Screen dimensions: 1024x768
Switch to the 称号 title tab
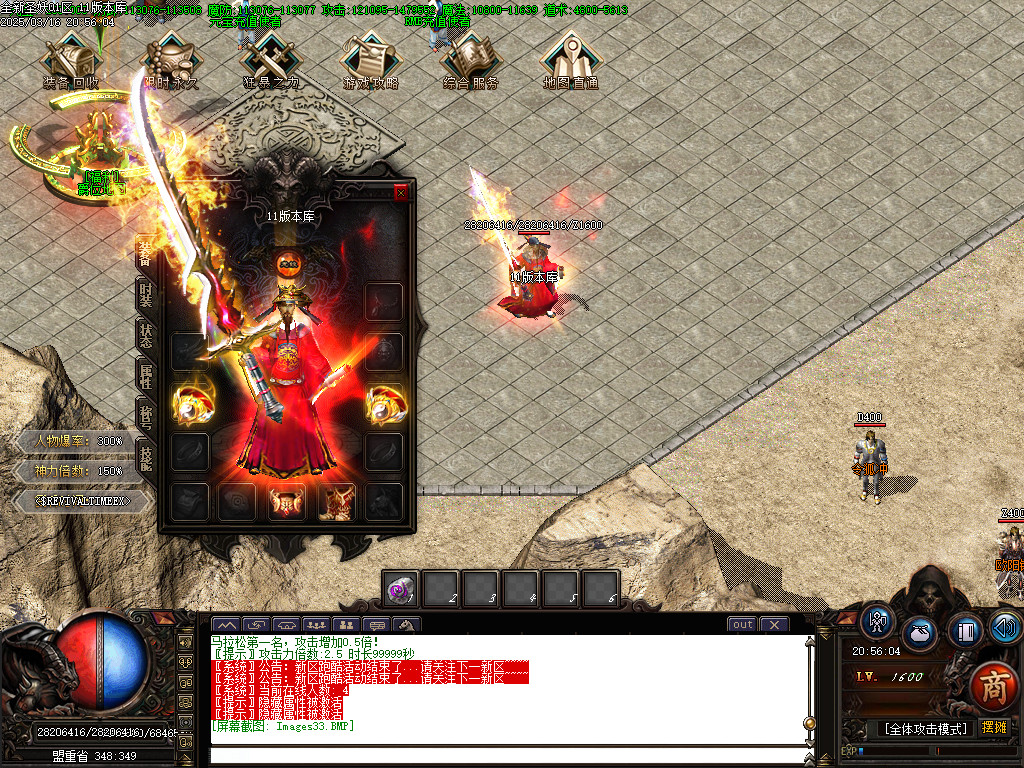(x=145, y=415)
